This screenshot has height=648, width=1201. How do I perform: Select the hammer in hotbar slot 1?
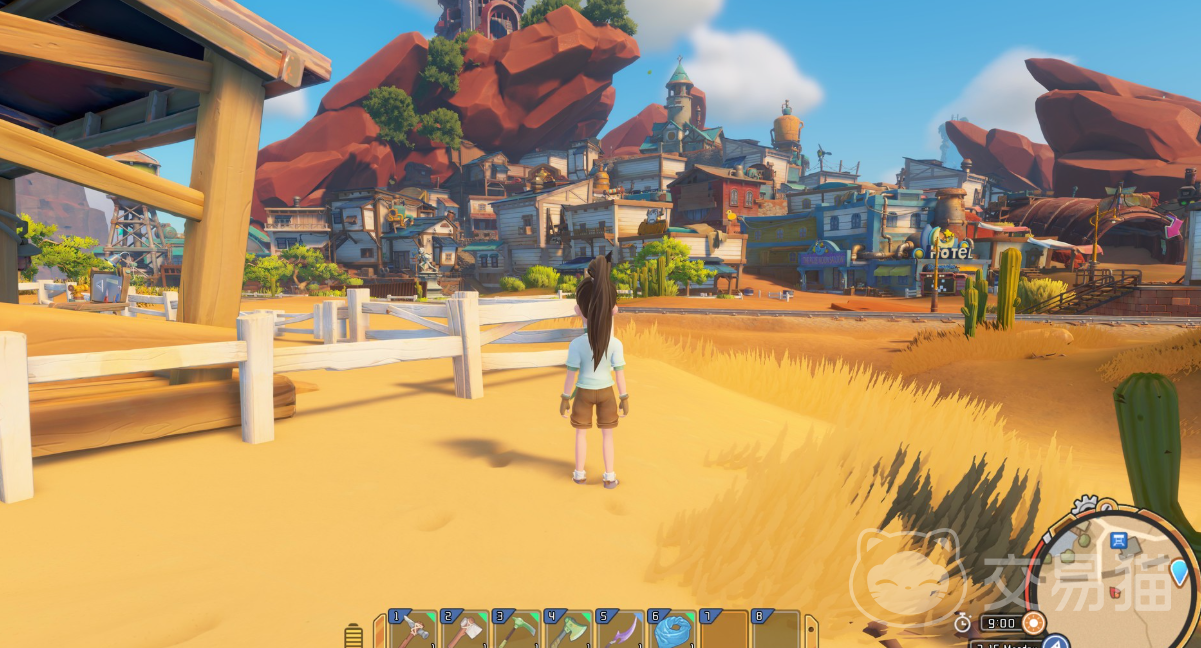pyautogui.click(x=413, y=630)
